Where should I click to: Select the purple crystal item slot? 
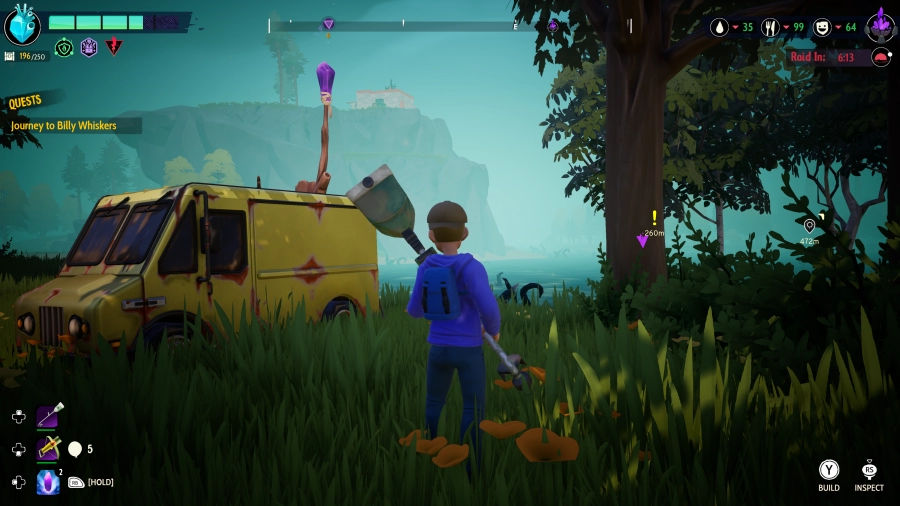point(48,482)
